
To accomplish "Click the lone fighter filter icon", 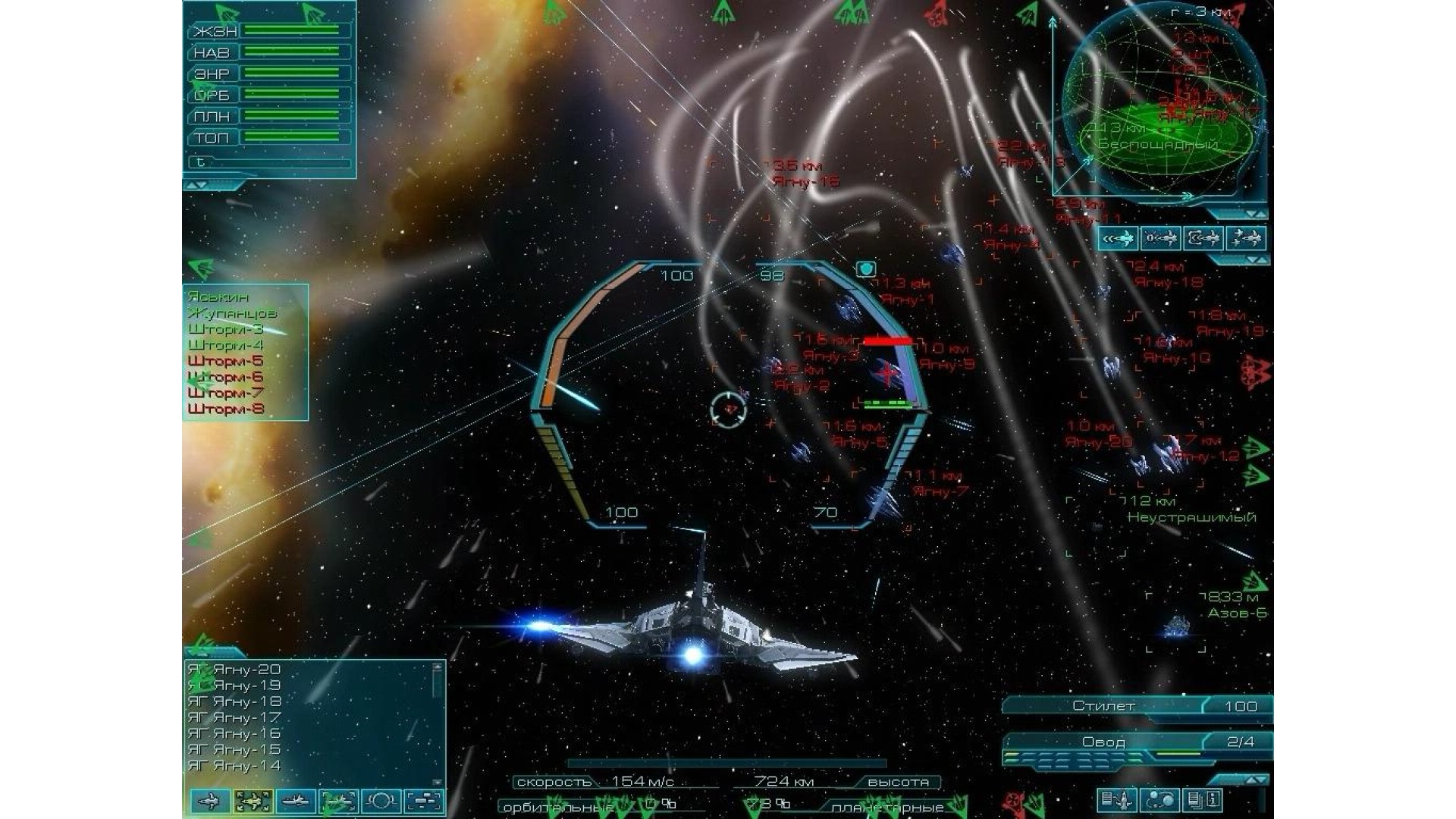I will tap(210, 801).
